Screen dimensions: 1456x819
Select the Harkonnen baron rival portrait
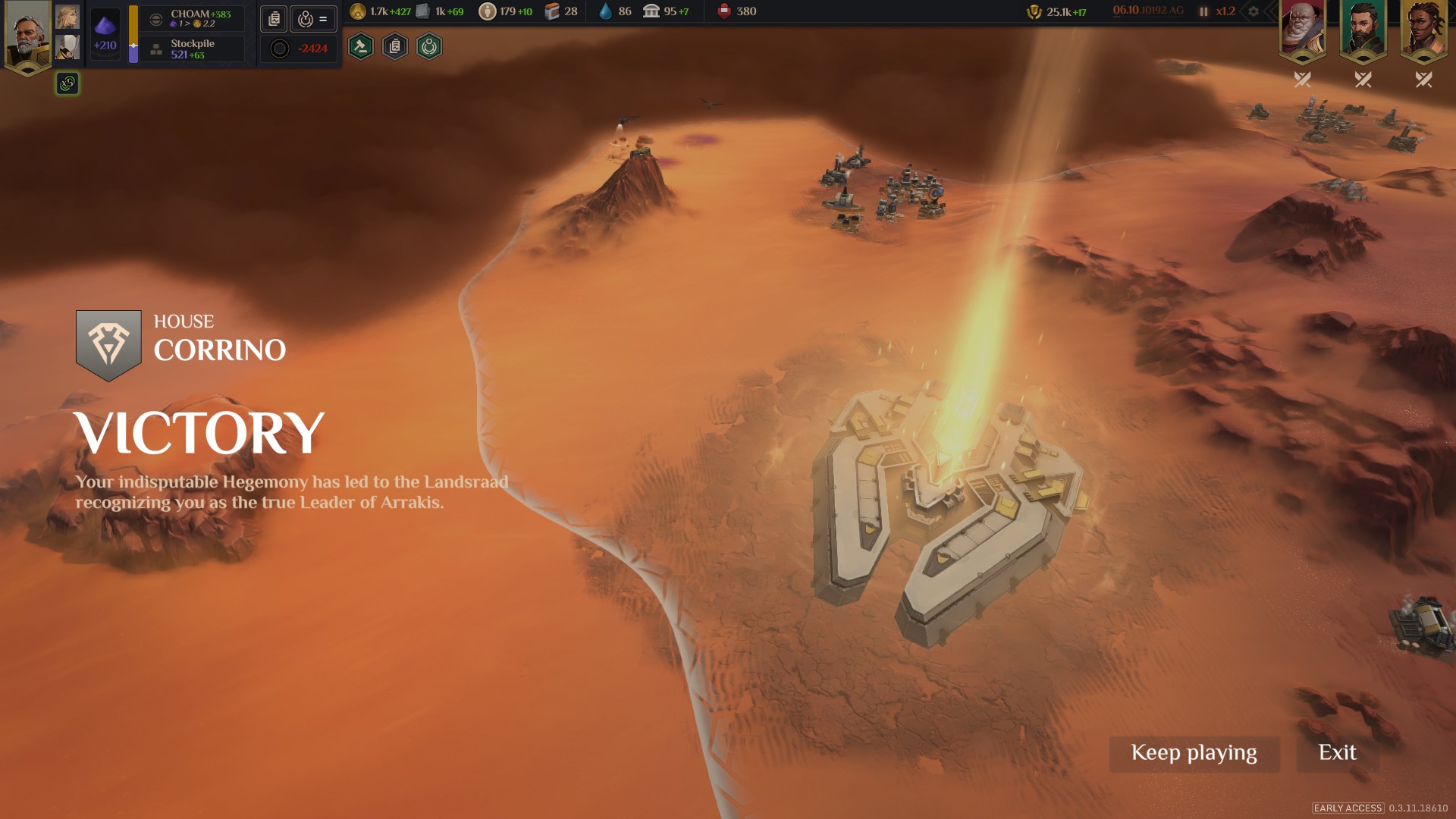(x=1302, y=30)
